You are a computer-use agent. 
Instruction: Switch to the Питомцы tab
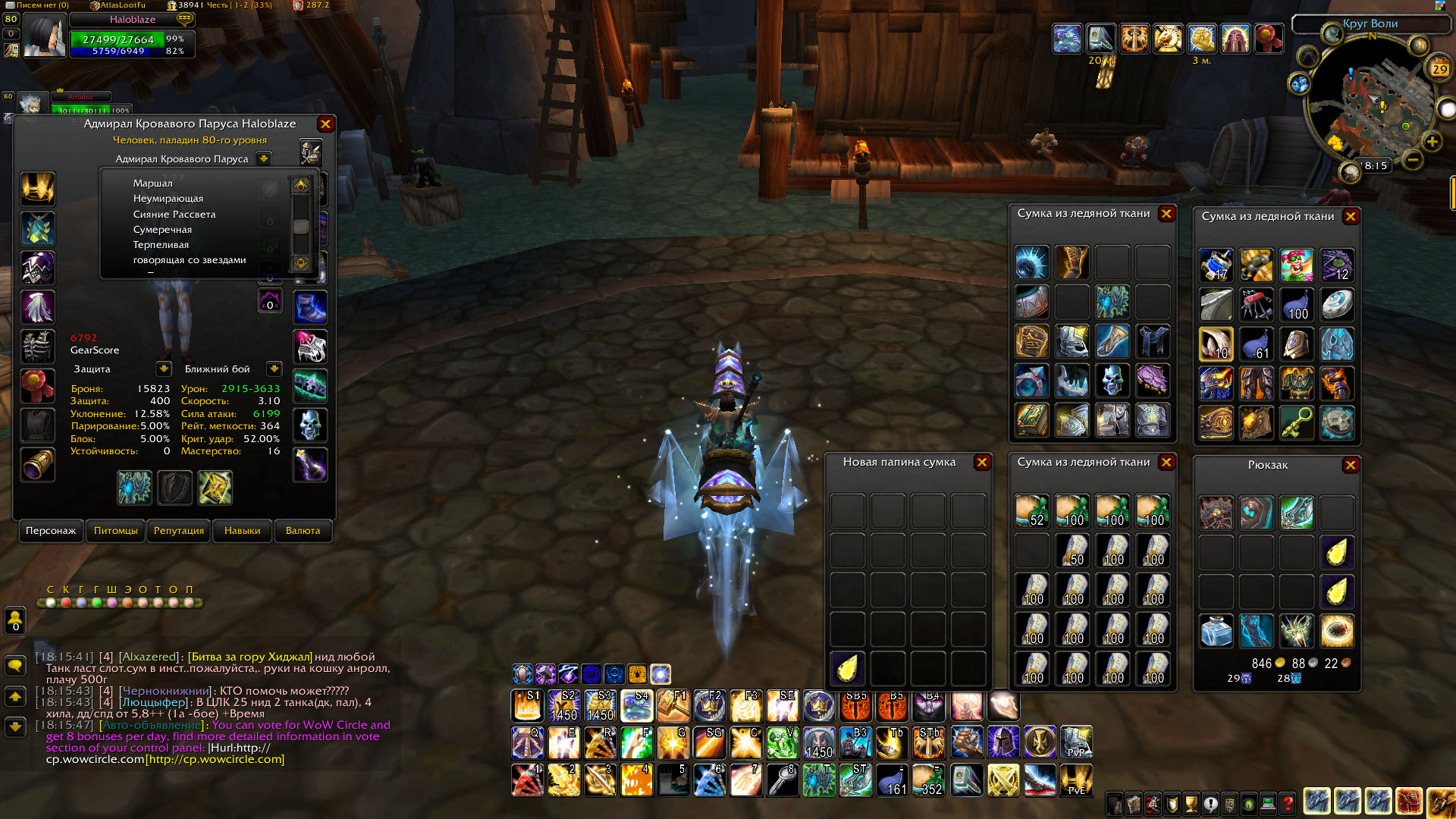[116, 531]
